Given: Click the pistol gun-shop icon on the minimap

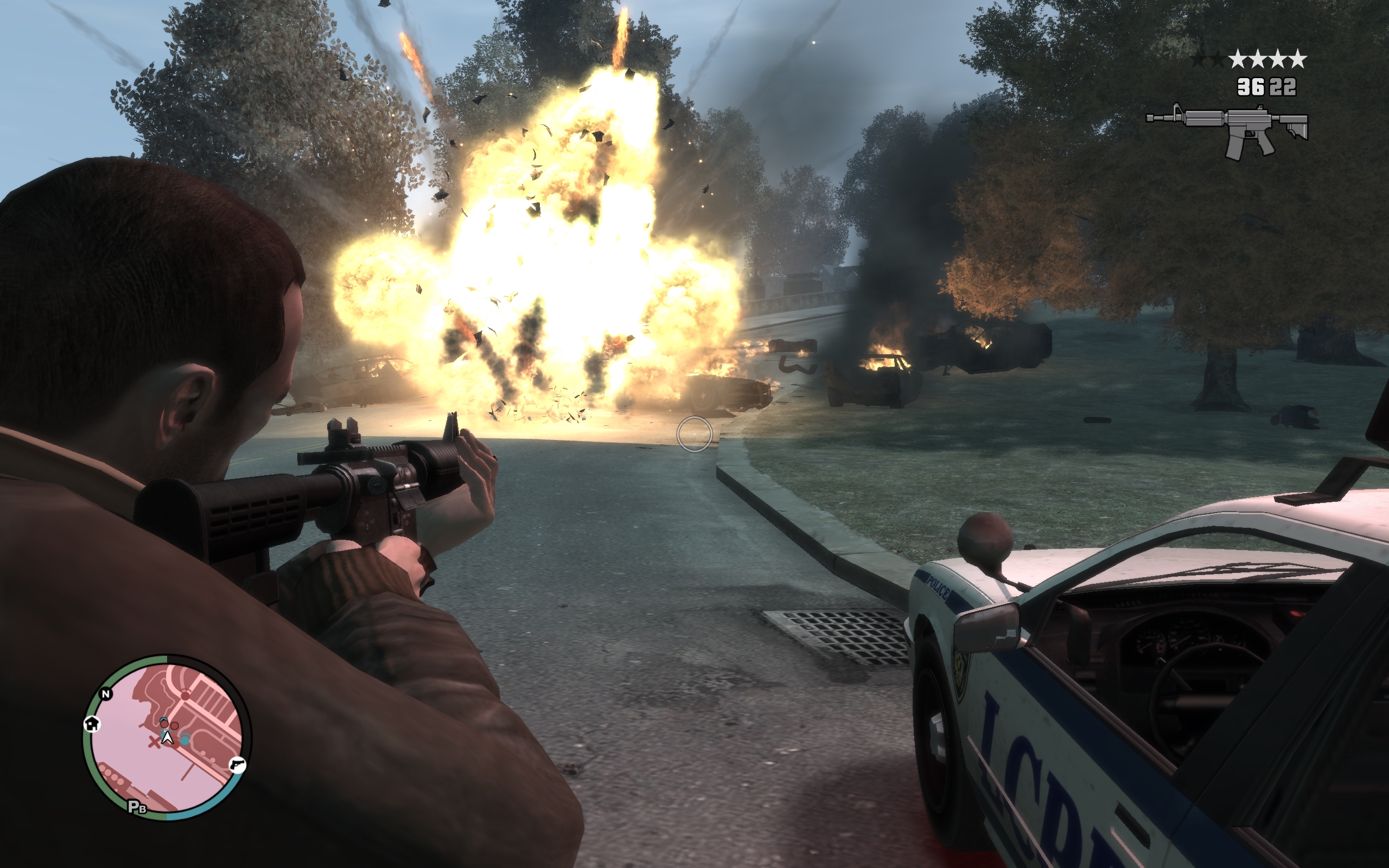Looking at the screenshot, I should (238, 767).
